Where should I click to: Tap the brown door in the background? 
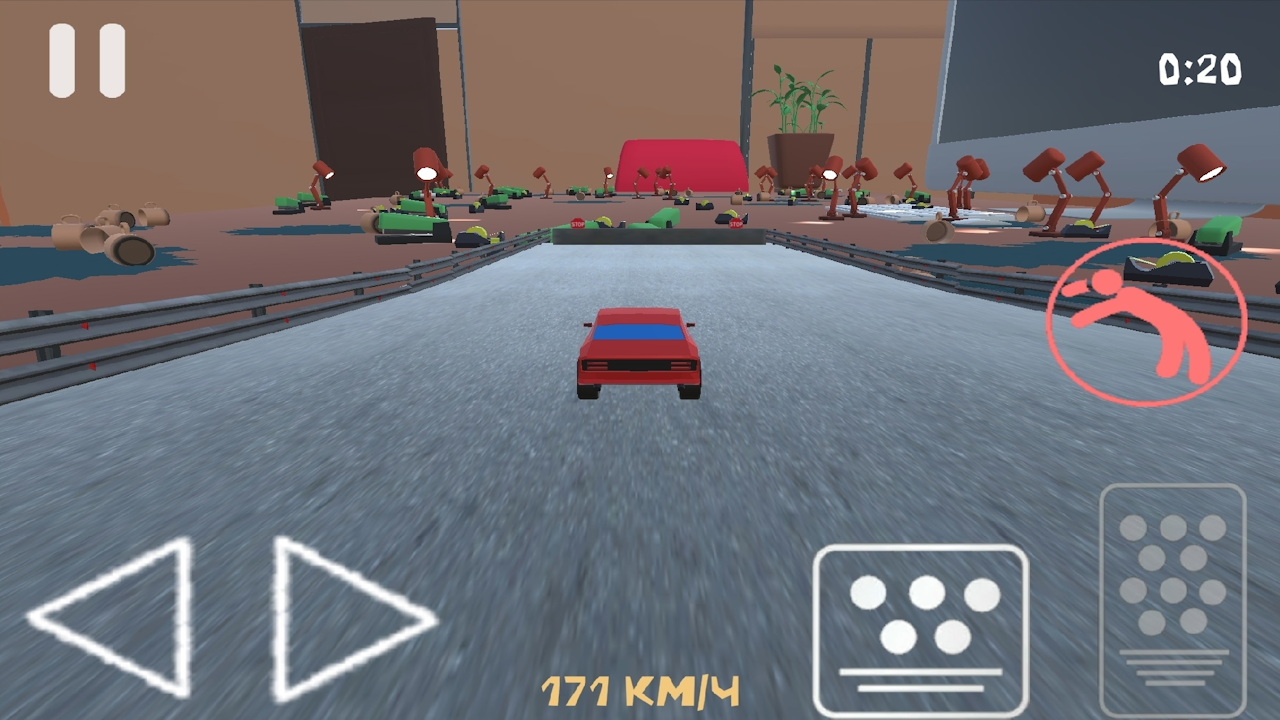pyautogui.click(x=370, y=95)
